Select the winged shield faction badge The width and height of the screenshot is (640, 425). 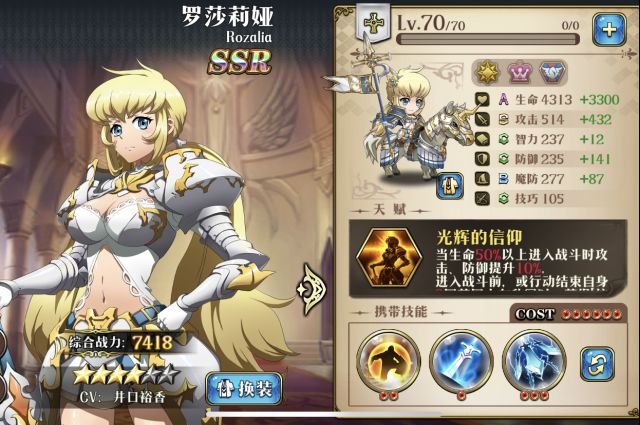coord(551,72)
